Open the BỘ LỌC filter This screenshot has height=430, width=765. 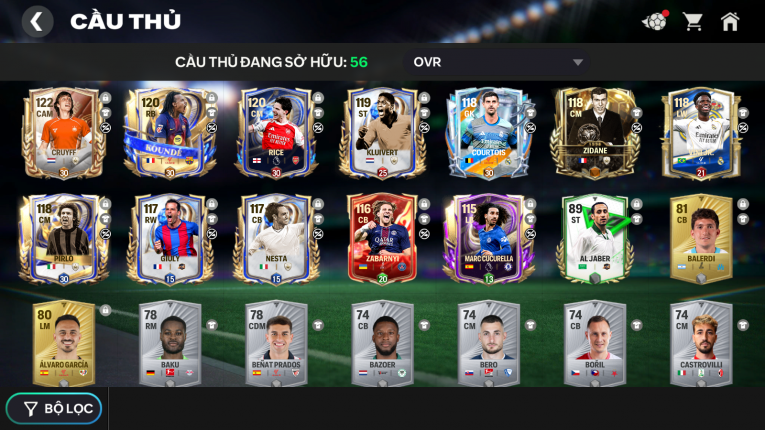(x=54, y=408)
